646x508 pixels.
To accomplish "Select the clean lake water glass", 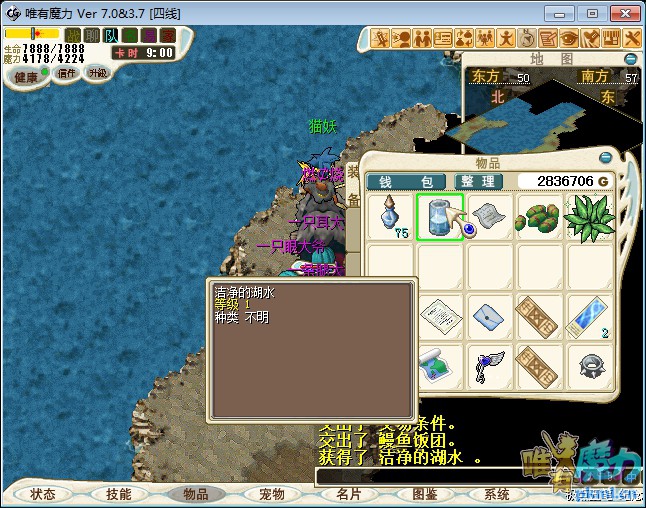I will (x=437, y=217).
